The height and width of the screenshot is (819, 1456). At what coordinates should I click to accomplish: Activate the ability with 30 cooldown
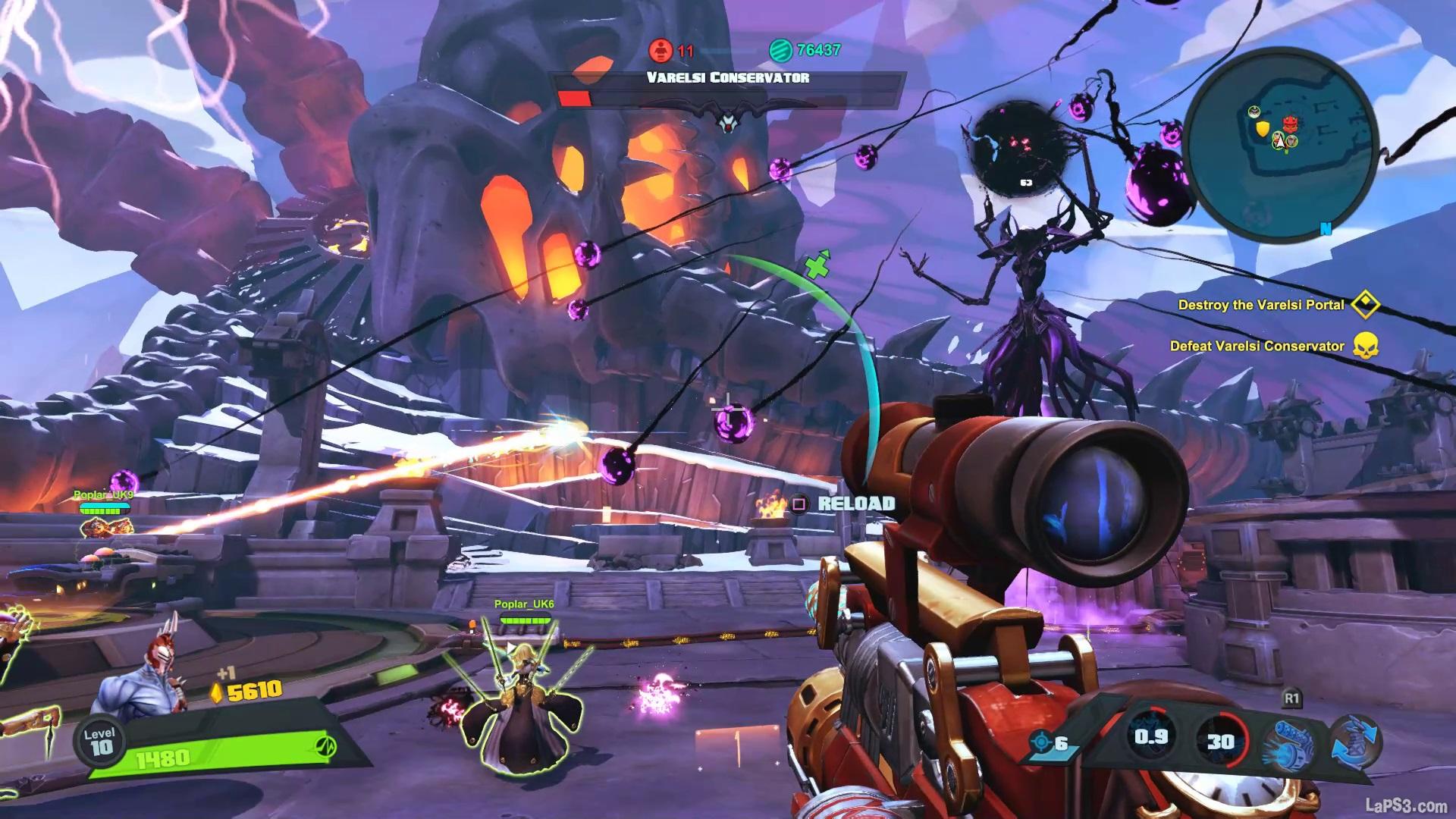1220,741
